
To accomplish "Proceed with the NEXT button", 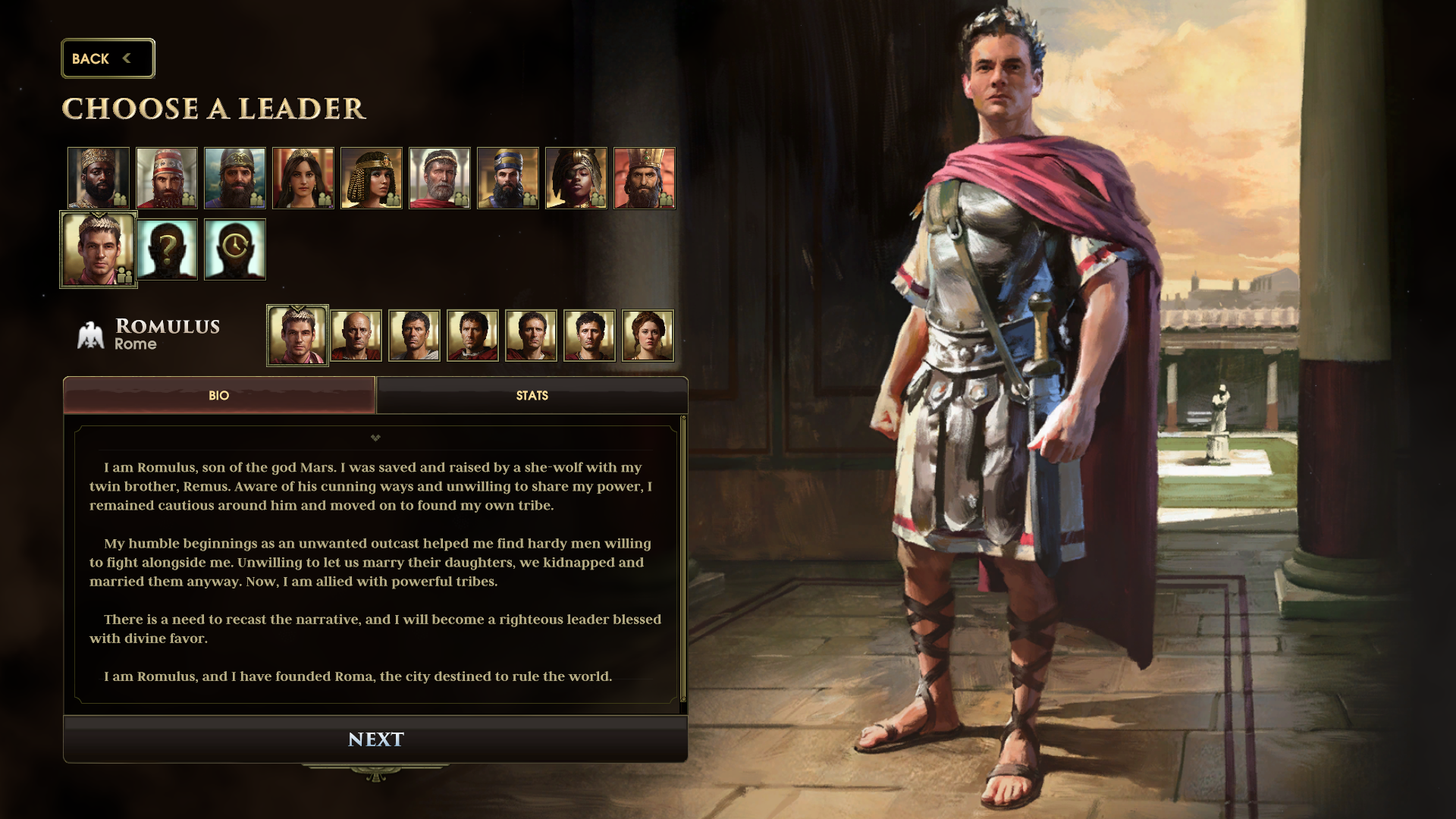I will point(375,739).
